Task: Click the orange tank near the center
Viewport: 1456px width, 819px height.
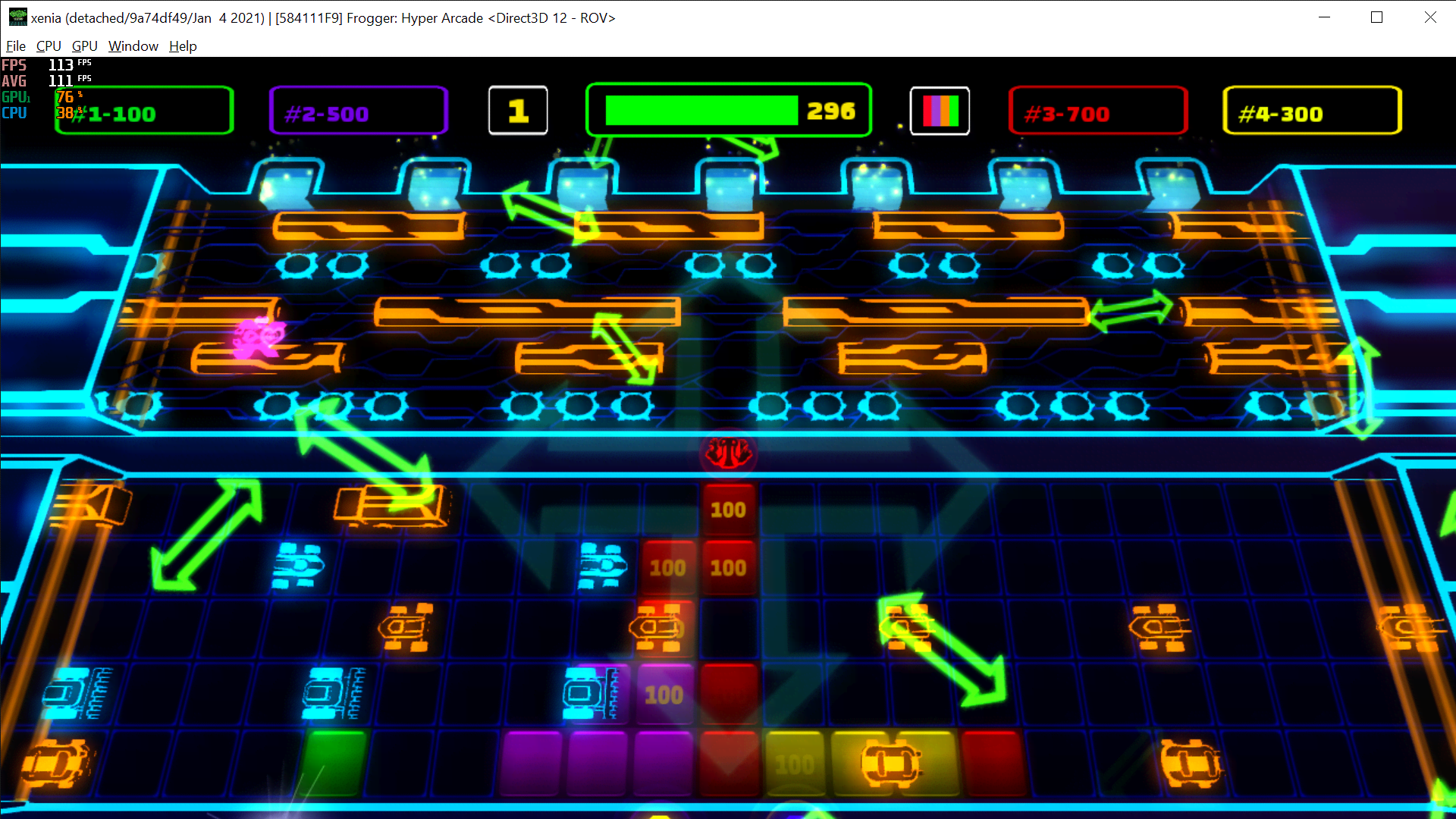Action: tap(656, 628)
